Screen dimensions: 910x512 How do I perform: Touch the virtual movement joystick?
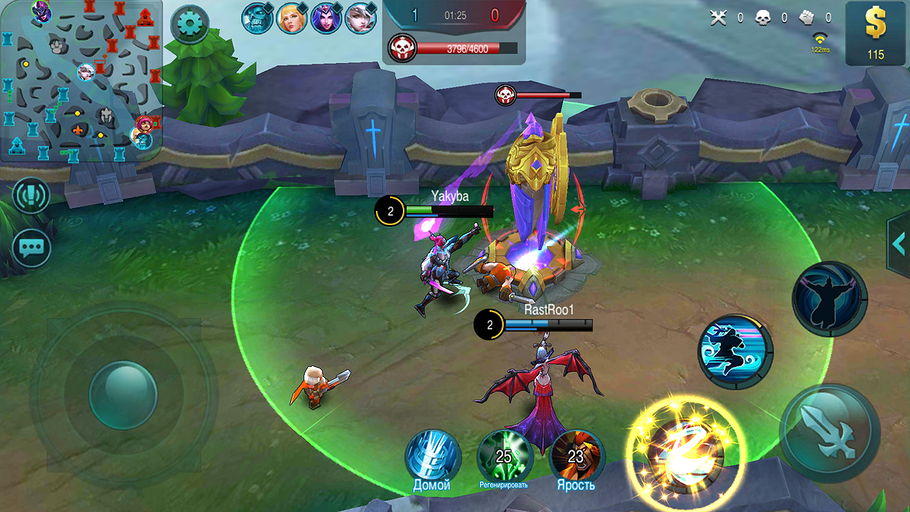pos(123,394)
